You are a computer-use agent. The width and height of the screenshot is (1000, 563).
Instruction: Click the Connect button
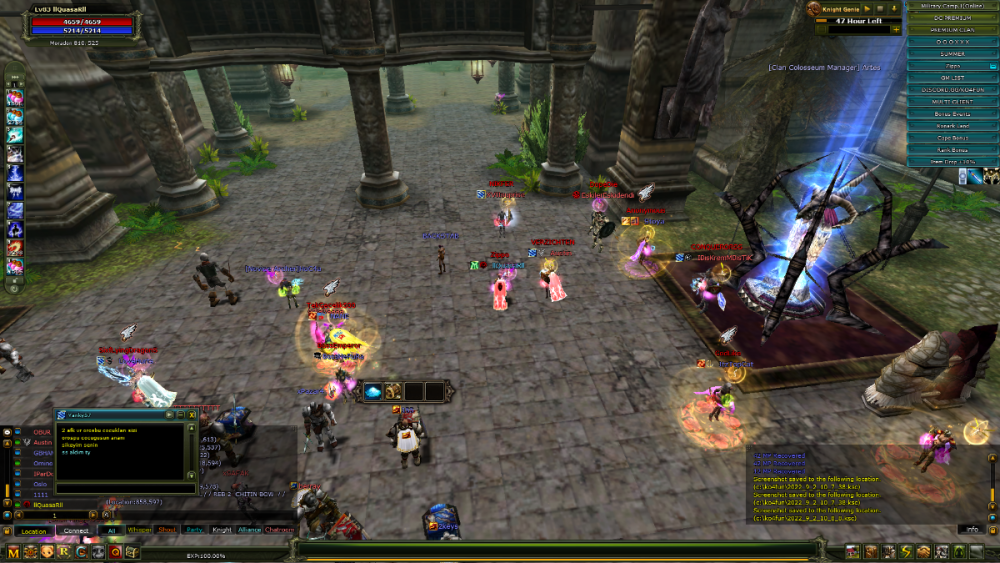coord(76,531)
